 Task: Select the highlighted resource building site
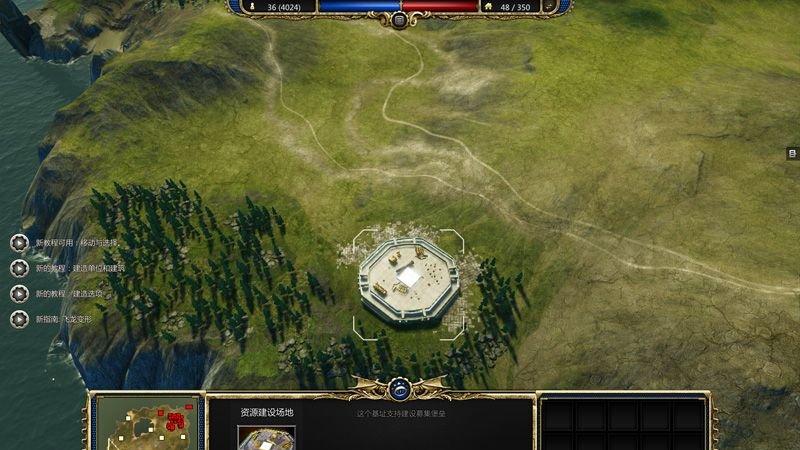coord(408,277)
